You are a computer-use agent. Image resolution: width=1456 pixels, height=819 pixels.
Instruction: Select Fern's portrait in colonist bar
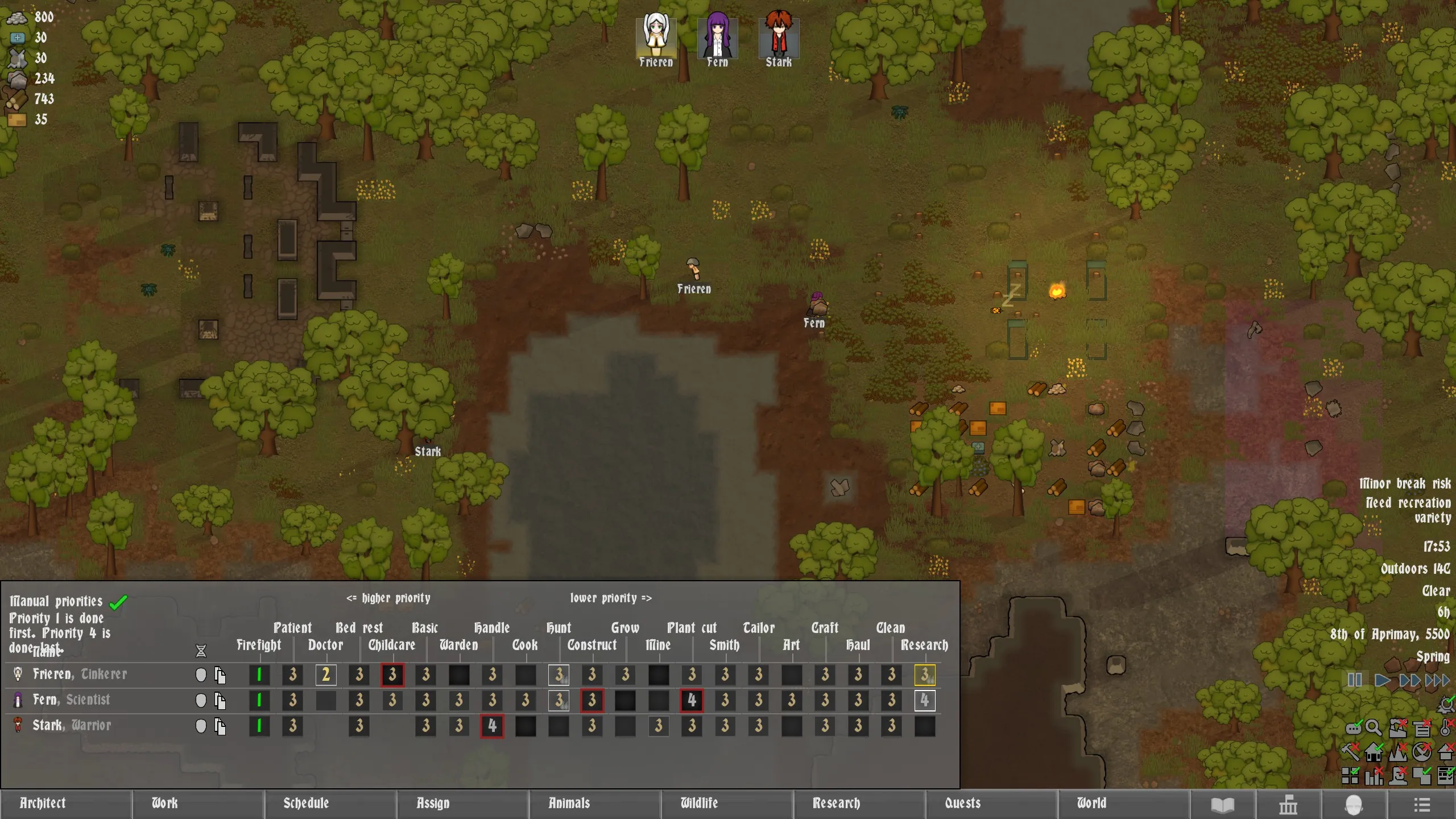tap(717, 38)
